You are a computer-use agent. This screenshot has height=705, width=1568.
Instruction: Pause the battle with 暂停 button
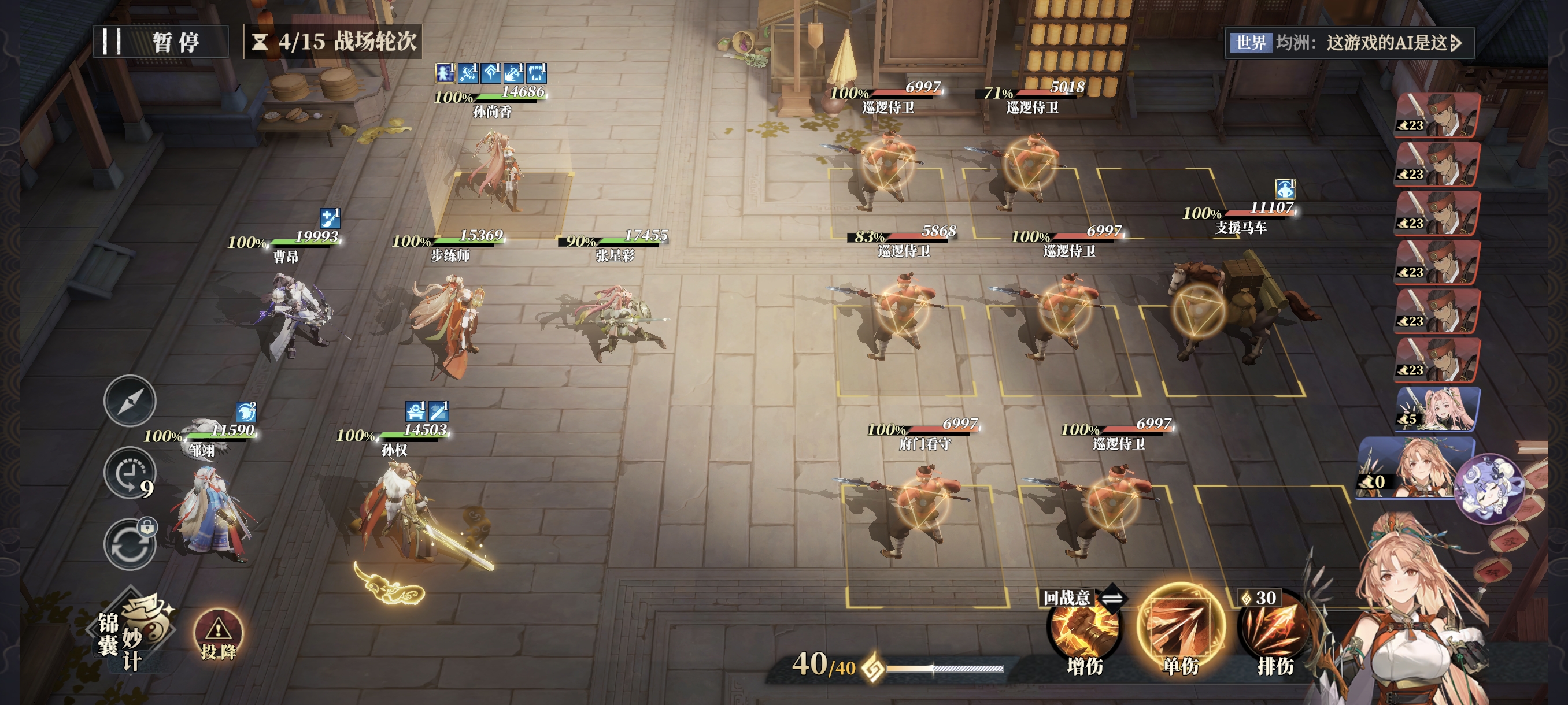click(x=161, y=42)
